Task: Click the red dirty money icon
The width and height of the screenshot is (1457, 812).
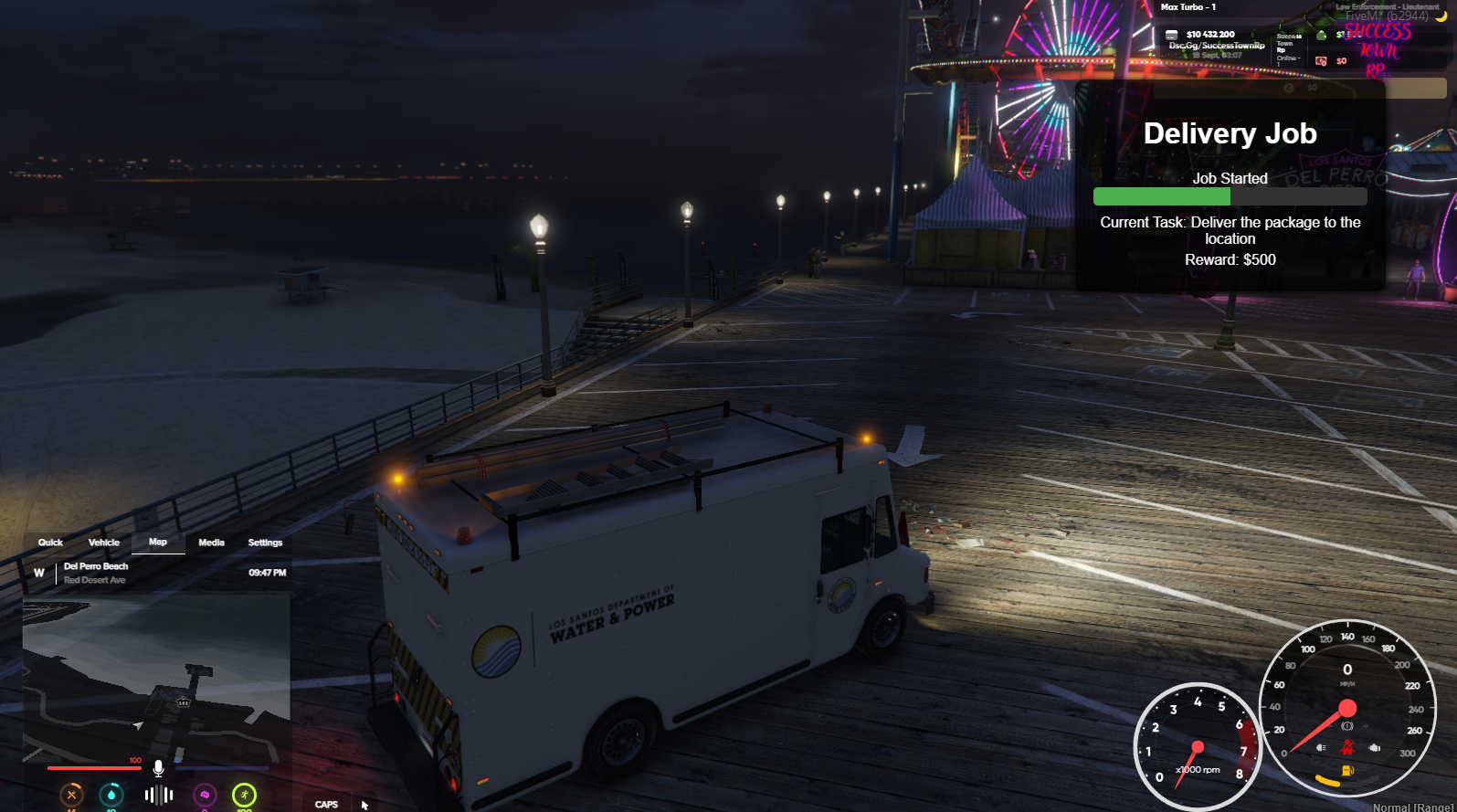Action: click(x=1321, y=61)
